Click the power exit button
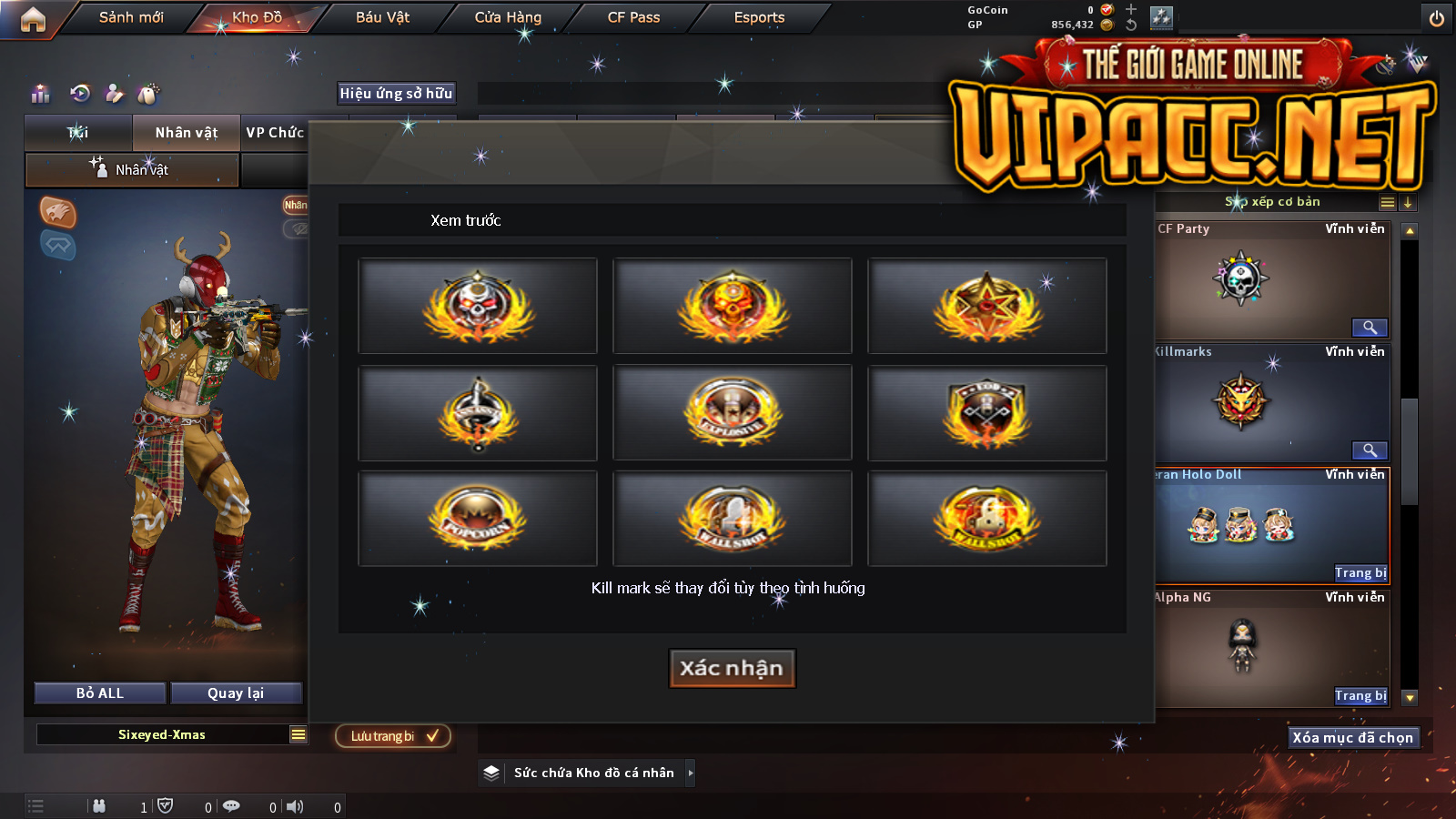Screen dimensions: 1456x819 1437,18
